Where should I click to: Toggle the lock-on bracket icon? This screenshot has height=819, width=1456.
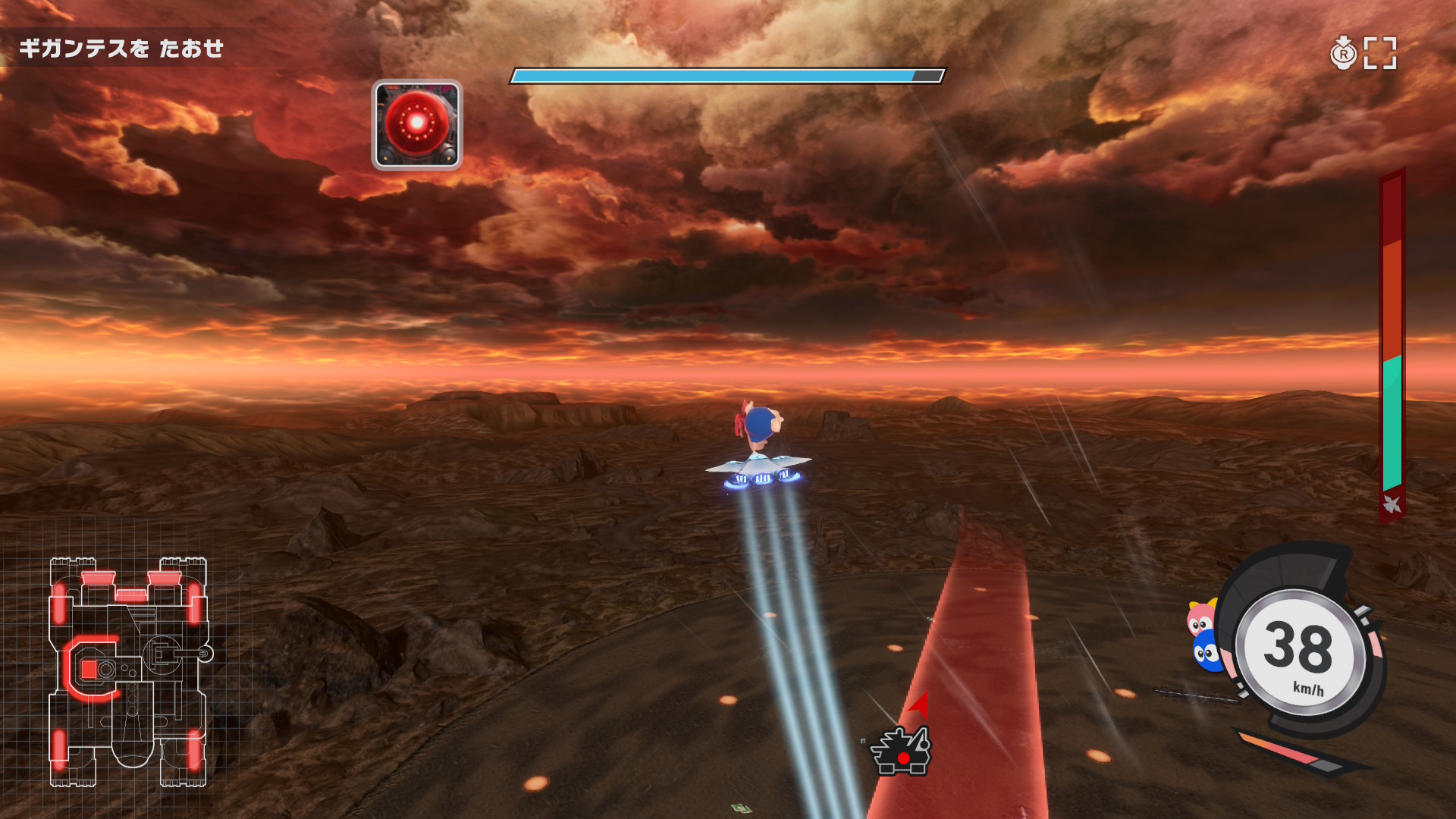[x=1379, y=53]
